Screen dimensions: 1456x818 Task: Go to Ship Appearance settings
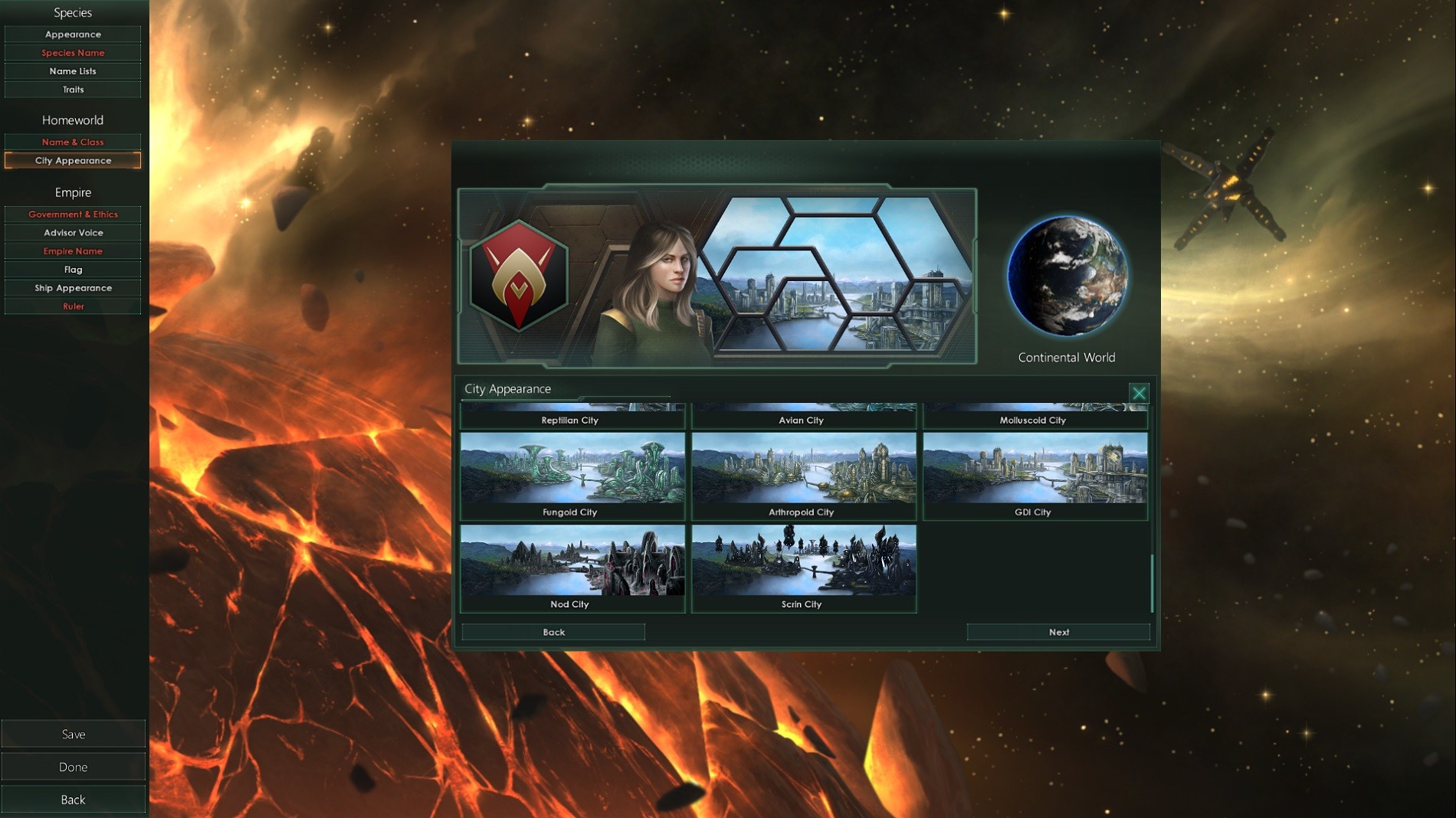(73, 288)
